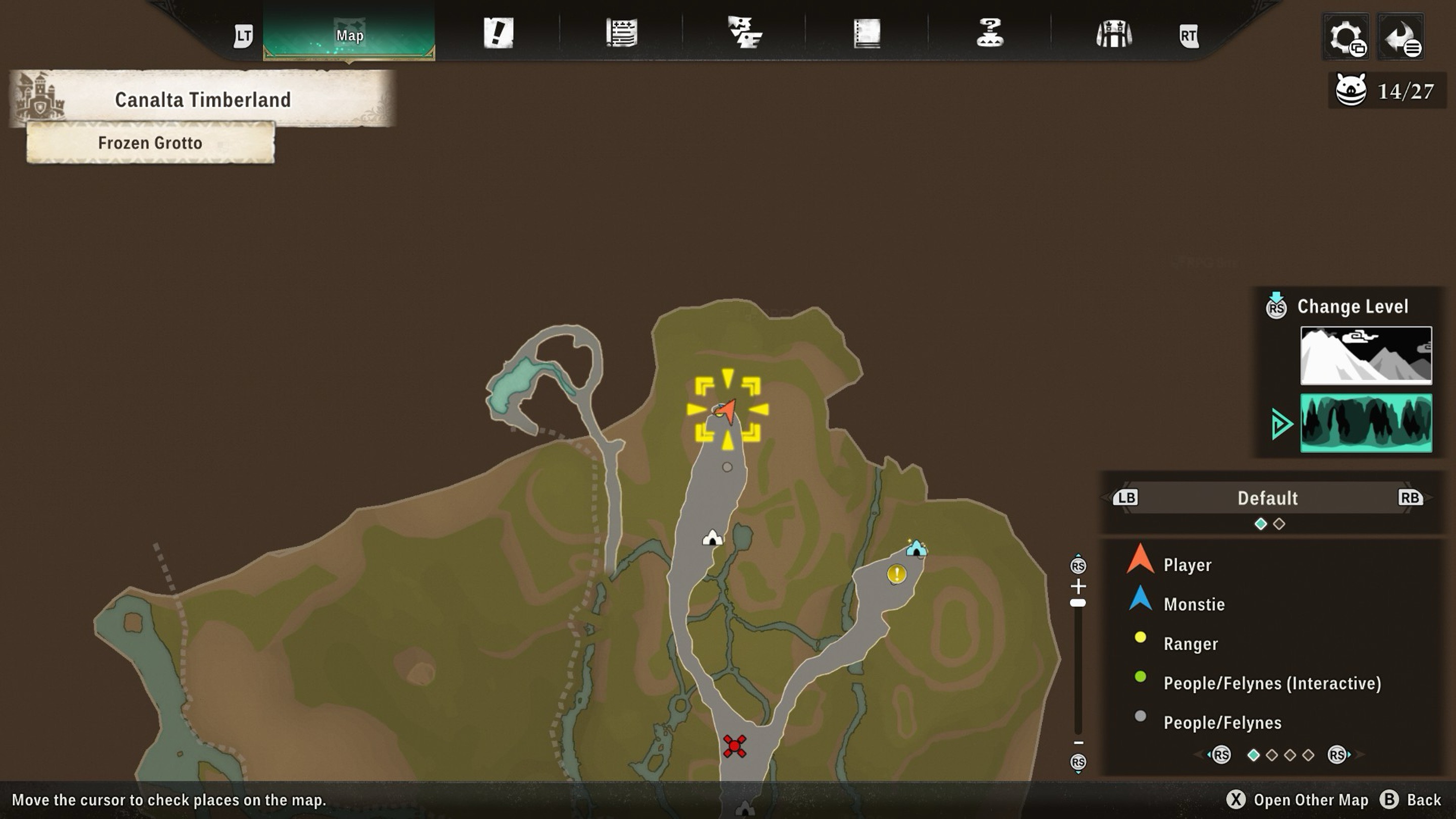
Task: Select the white den marker on map
Action: [712, 537]
